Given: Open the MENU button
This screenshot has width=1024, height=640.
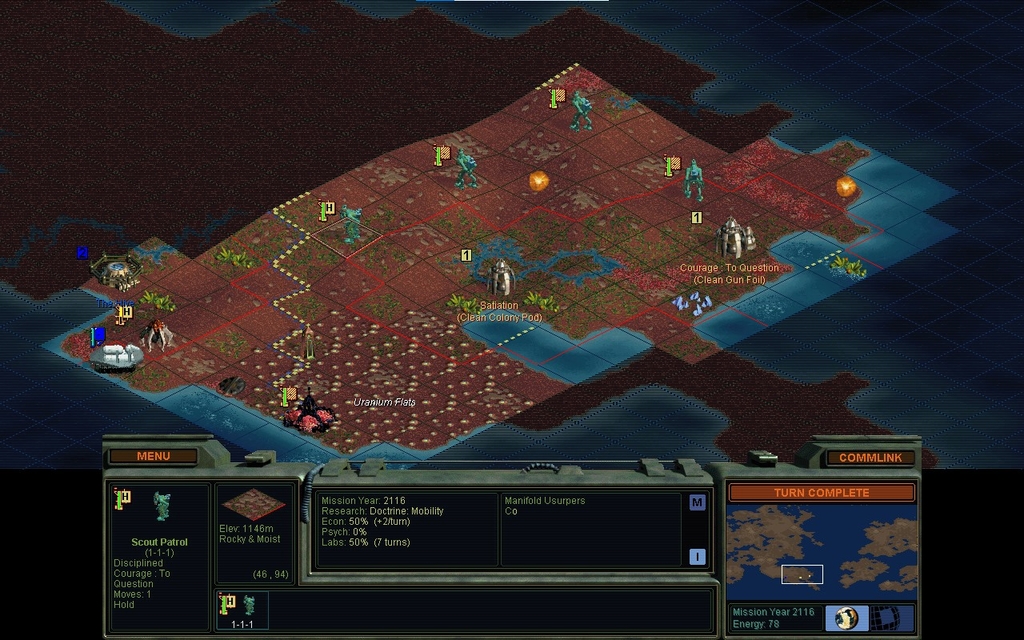Looking at the screenshot, I should (x=153, y=456).
